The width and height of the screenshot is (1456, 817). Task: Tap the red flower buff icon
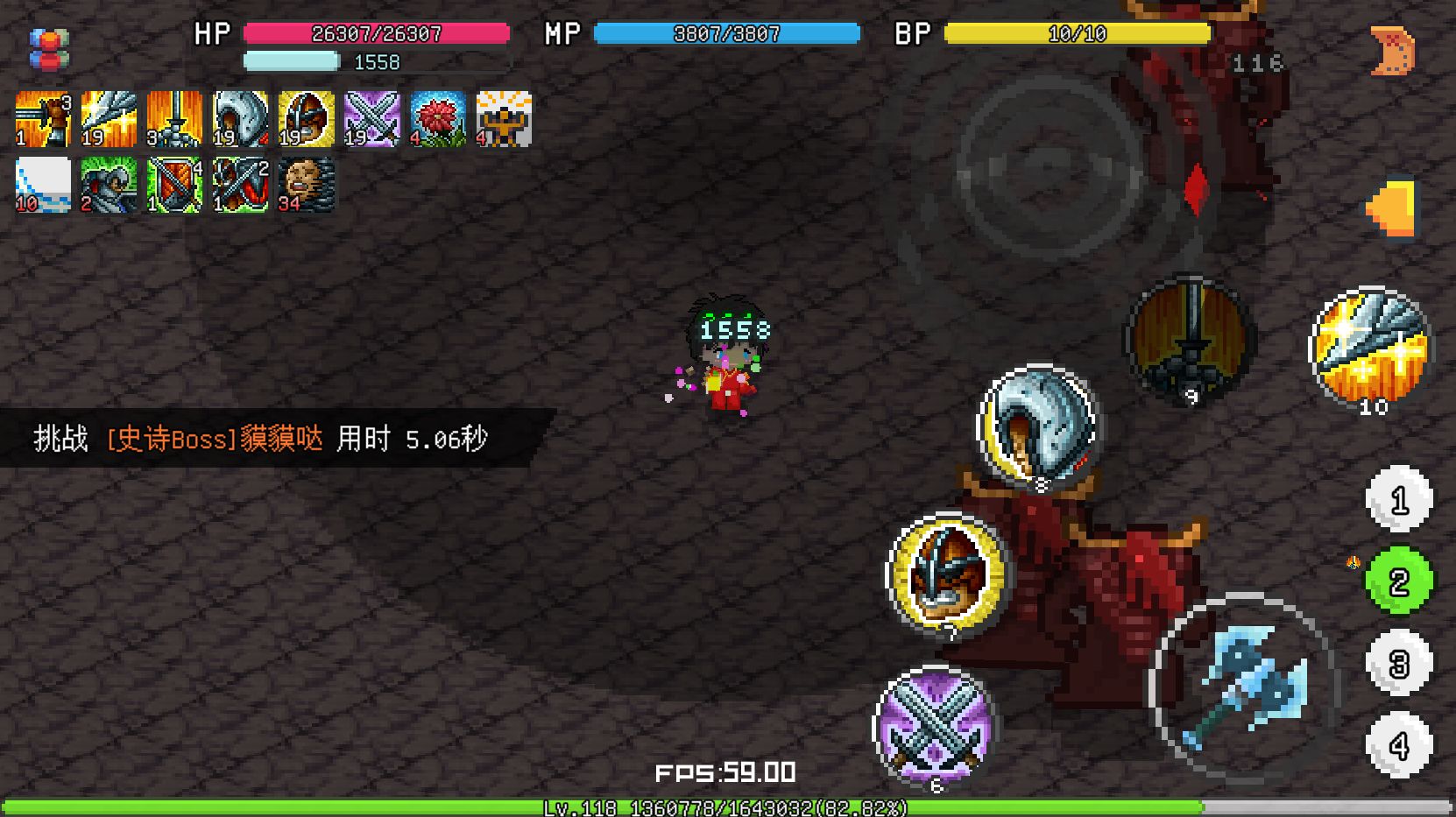(x=438, y=117)
